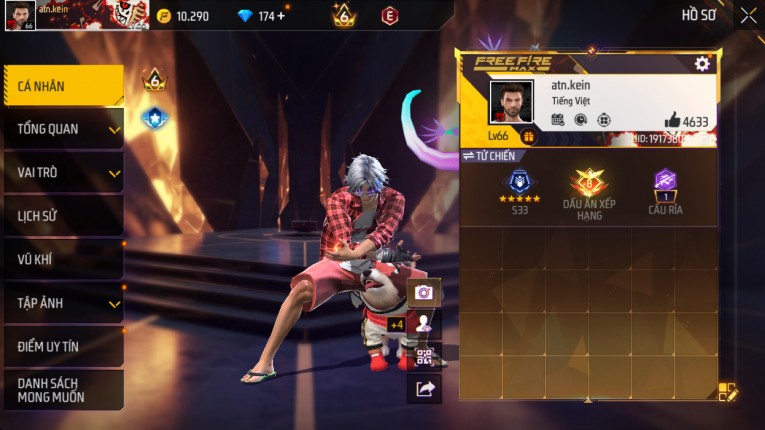Screen dimensions: 765x430
Task: Click the camera screenshot button
Action: tap(424, 292)
